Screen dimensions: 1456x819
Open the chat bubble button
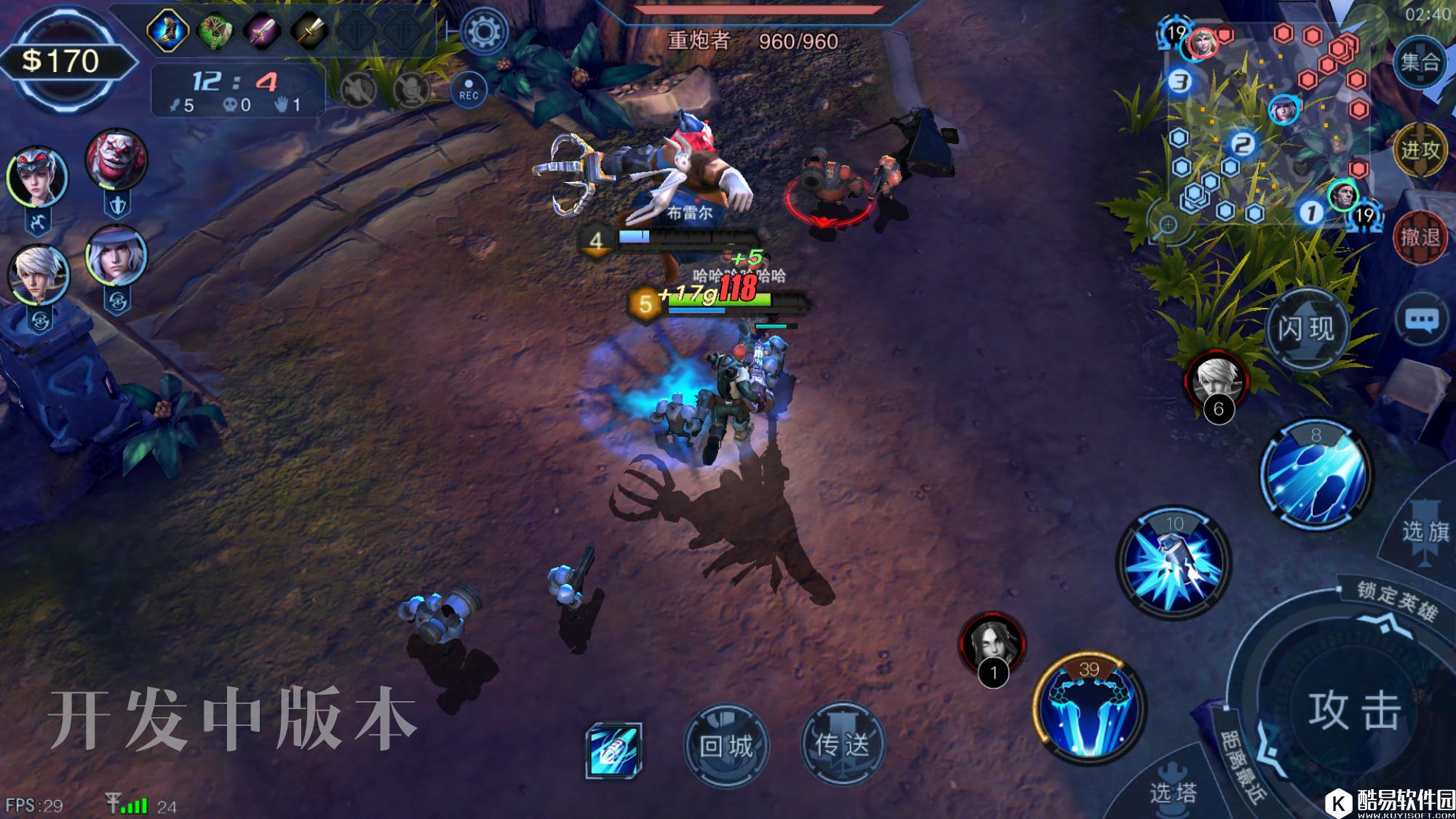pyautogui.click(x=1421, y=320)
